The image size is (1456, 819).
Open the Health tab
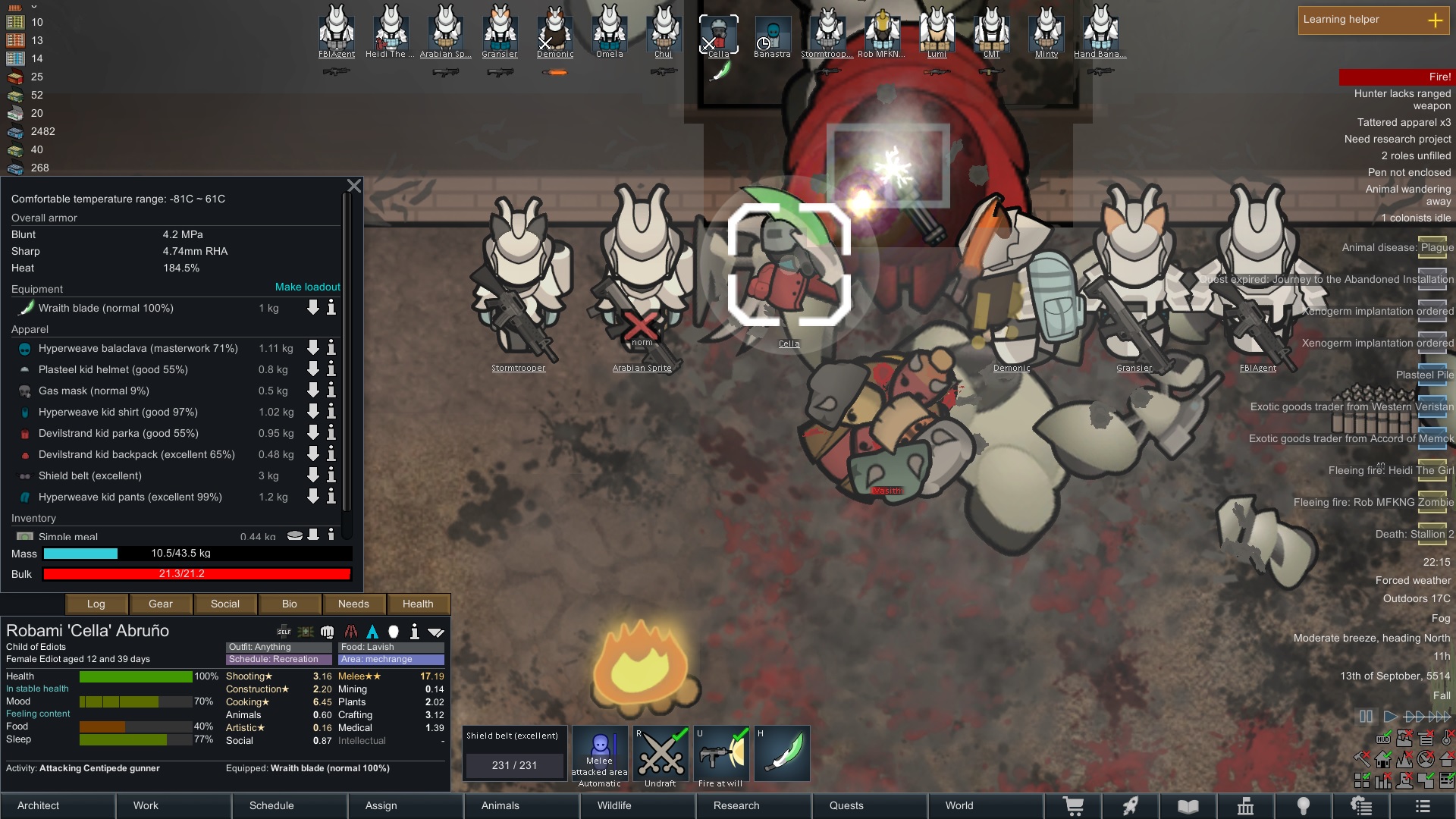(418, 604)
